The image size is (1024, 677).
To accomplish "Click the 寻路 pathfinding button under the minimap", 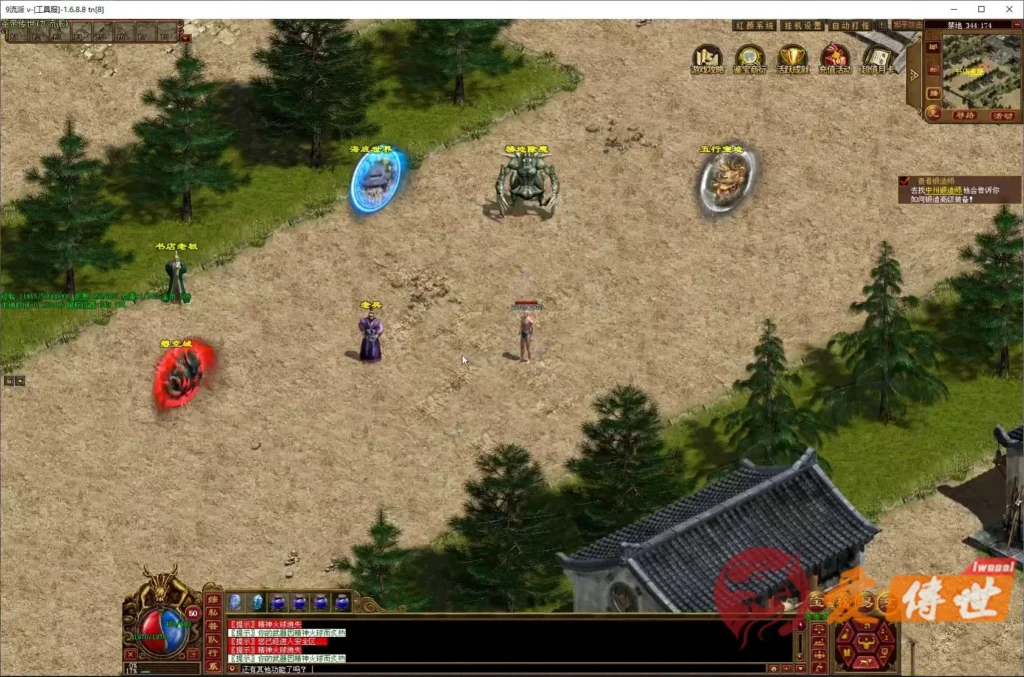I will pos(964,116).
